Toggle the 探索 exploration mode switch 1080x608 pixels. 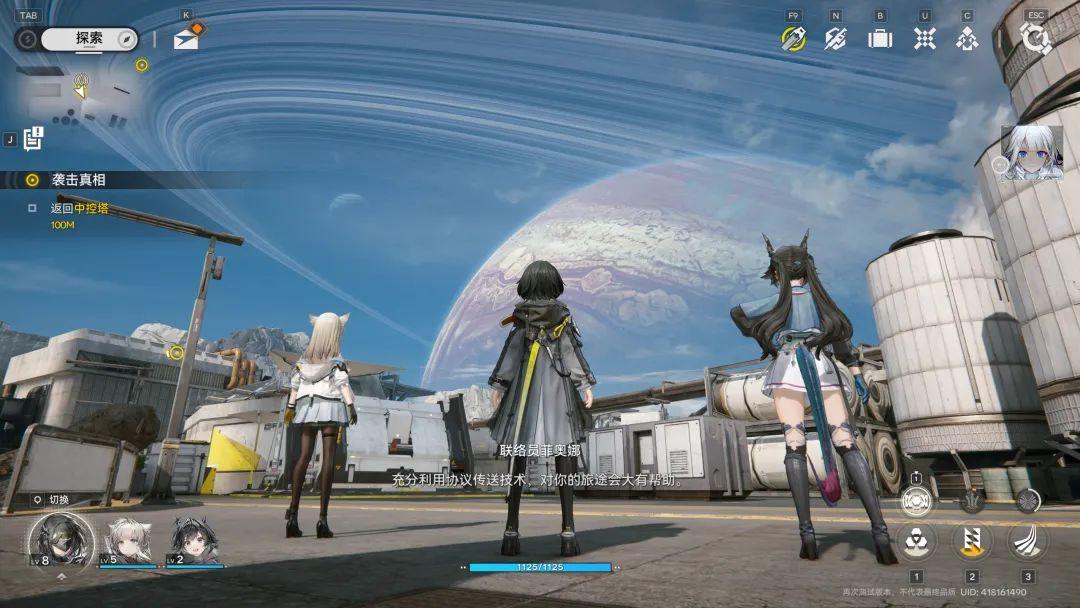coord(77,39)
